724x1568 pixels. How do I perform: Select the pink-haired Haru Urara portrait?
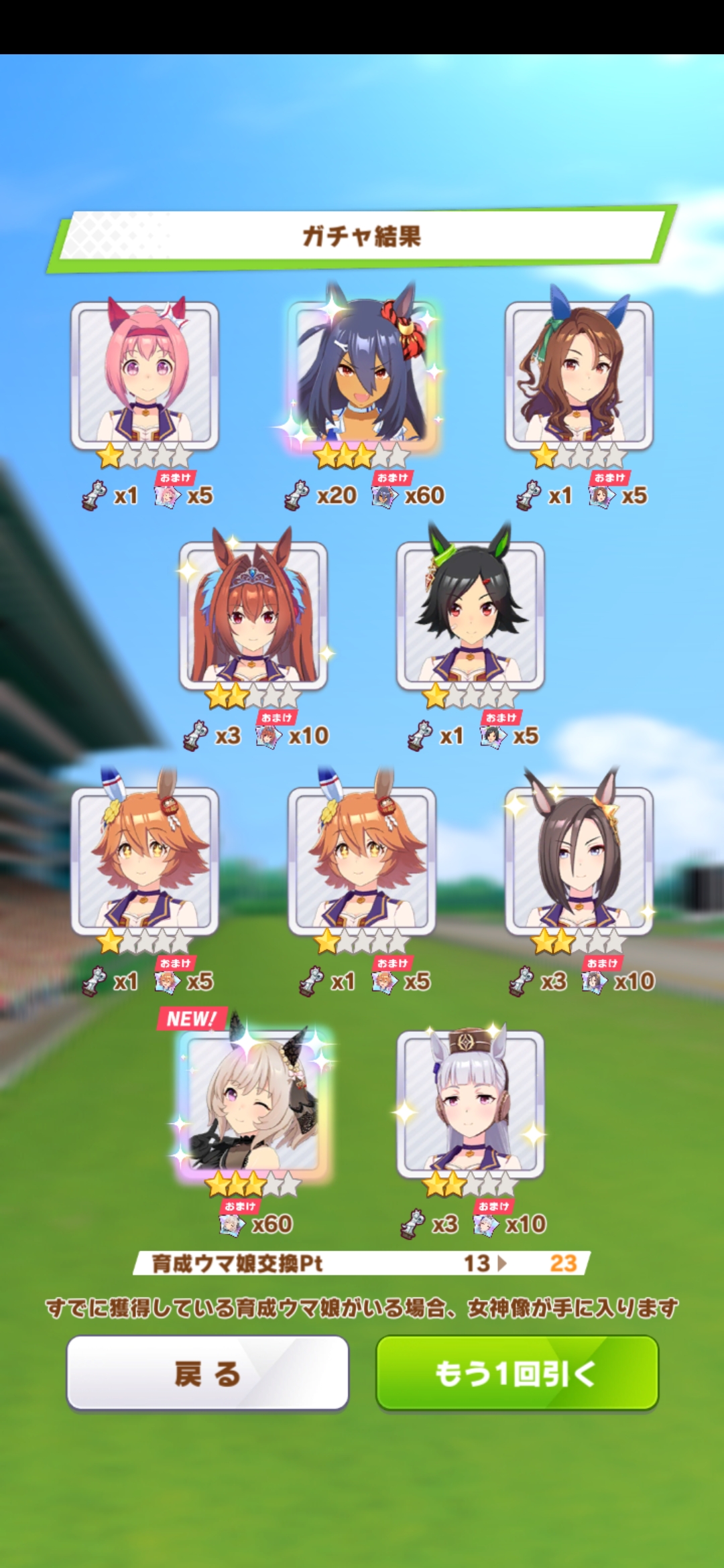pyautogui.click(x=145, y=375)
